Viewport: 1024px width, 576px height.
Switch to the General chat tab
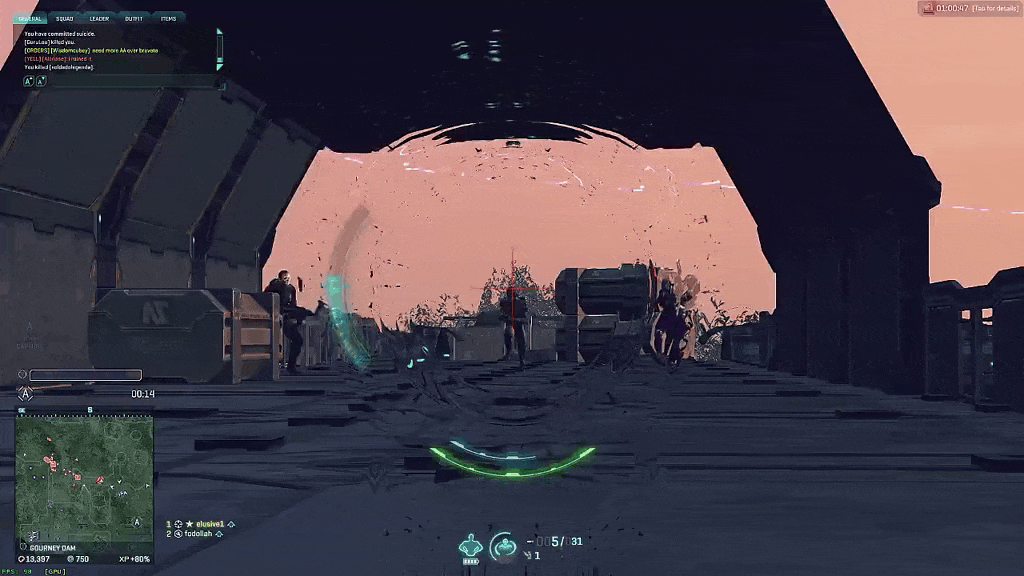pos(31,18)
